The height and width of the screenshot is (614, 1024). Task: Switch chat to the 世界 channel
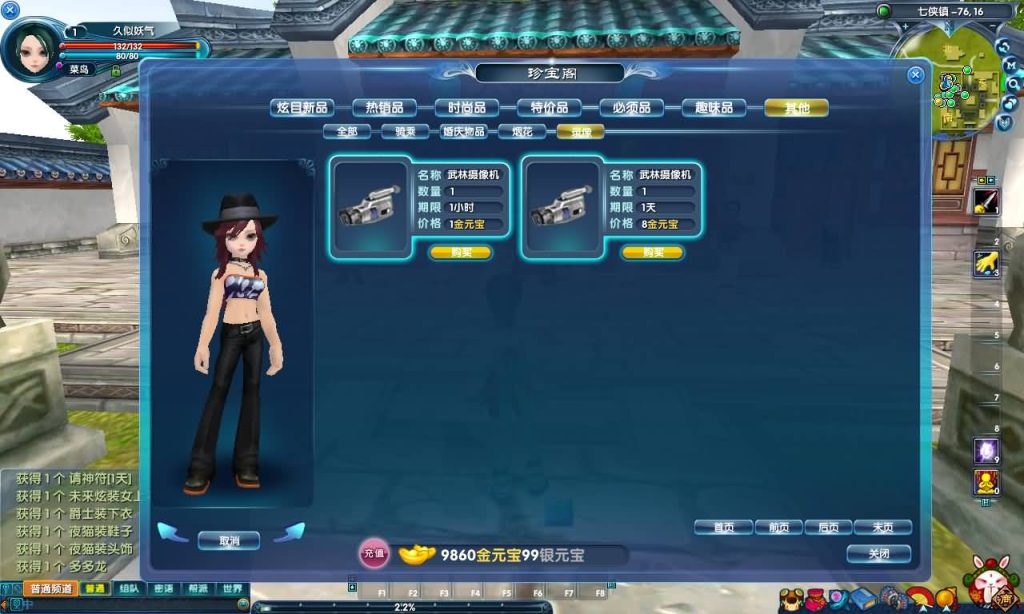232,589
